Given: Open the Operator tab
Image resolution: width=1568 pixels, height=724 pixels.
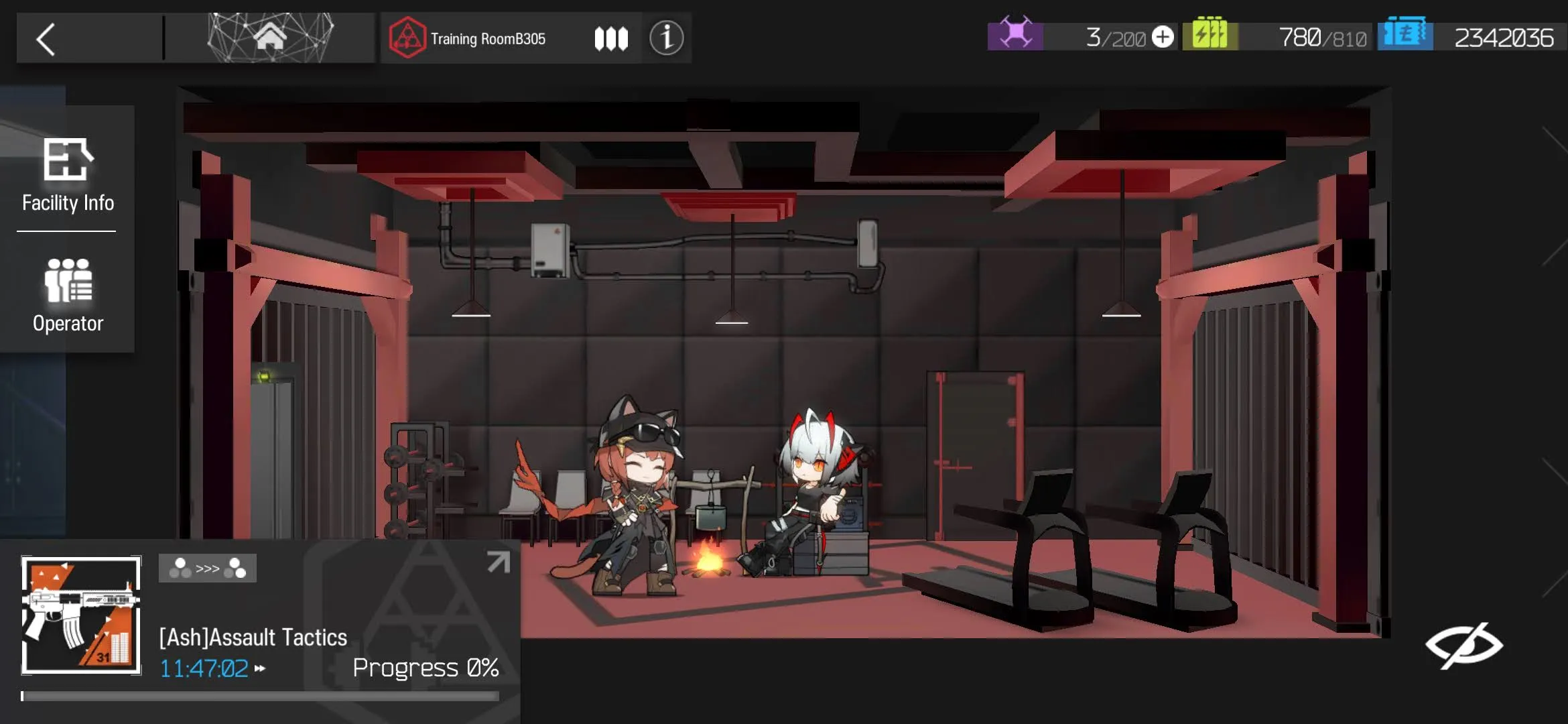Looking at the screenshot, I should pyautogui.click(x=67, y=295).
